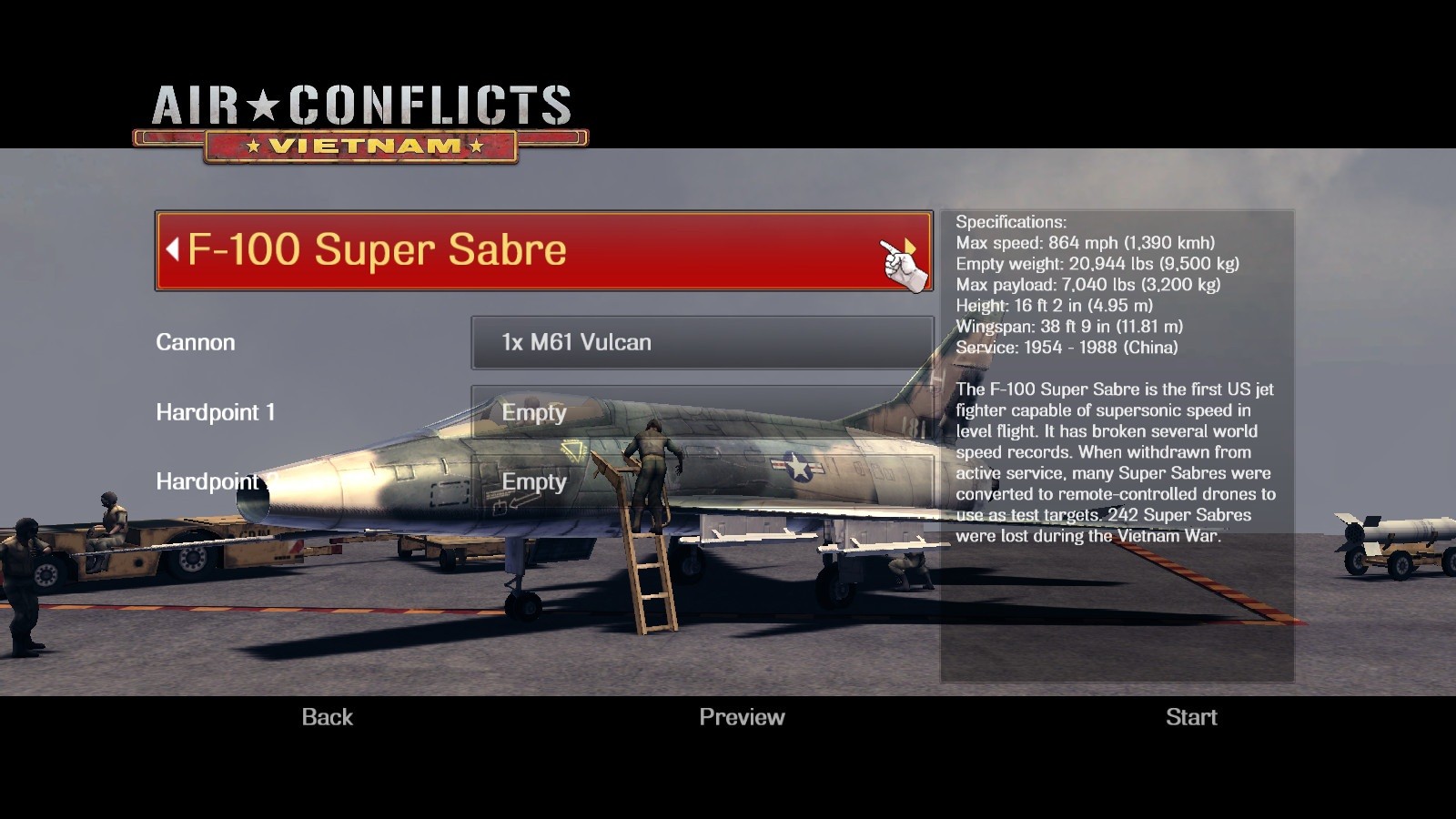Viewport: 1456px width, 819px height.
Task: Click the Hardpoint 1 label
Action: click(216, 412)
